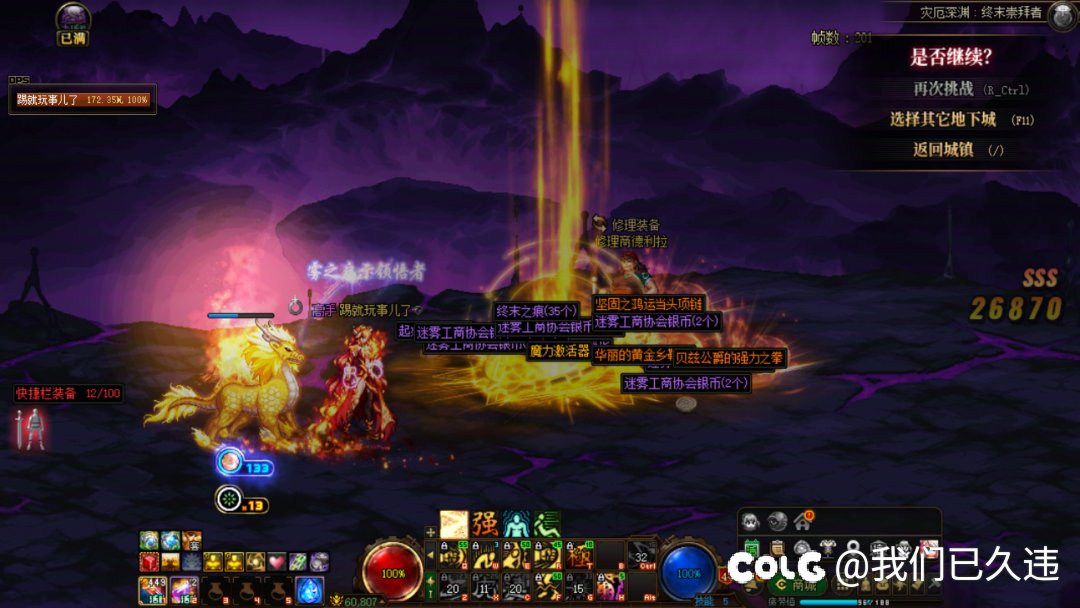
Task: Use the first potion slot showing 449
Action: click(153, 590)
